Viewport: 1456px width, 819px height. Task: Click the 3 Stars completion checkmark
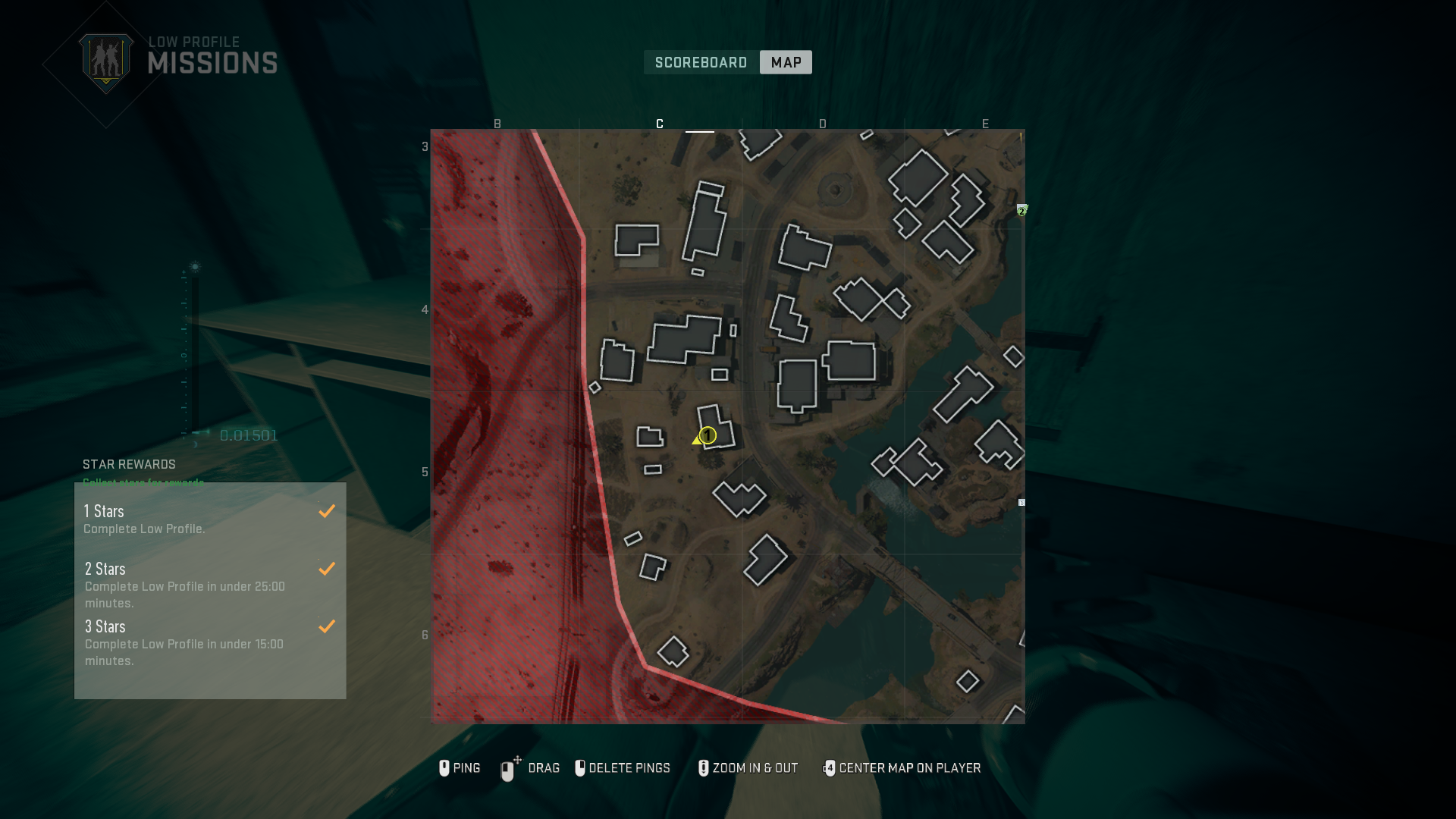[x=327, y=626]
